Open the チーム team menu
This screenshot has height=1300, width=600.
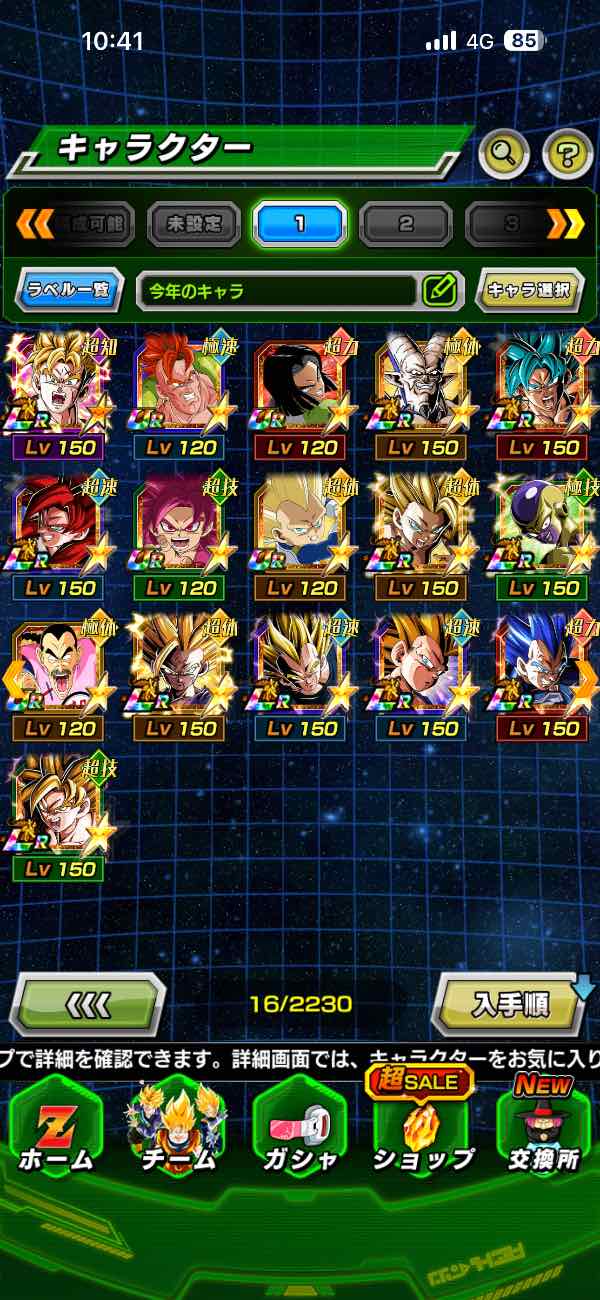pos(176,1130)
